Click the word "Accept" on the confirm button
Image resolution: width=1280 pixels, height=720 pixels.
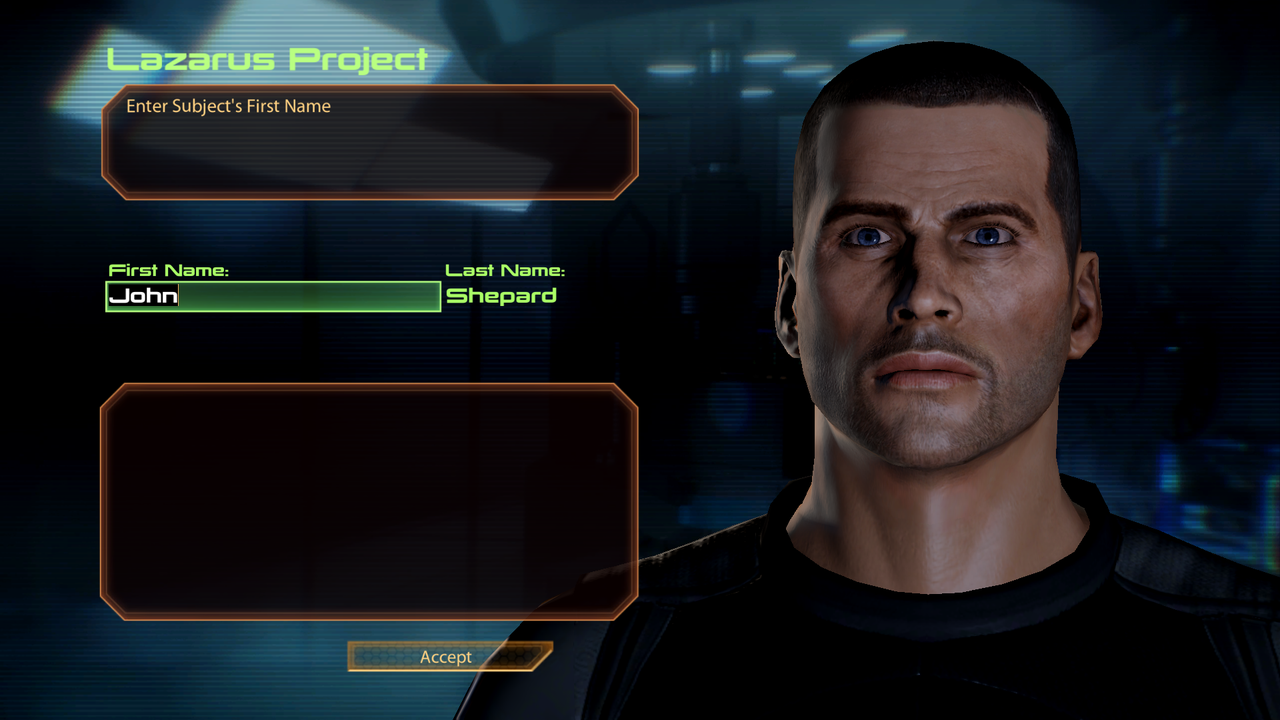point(448,657)
